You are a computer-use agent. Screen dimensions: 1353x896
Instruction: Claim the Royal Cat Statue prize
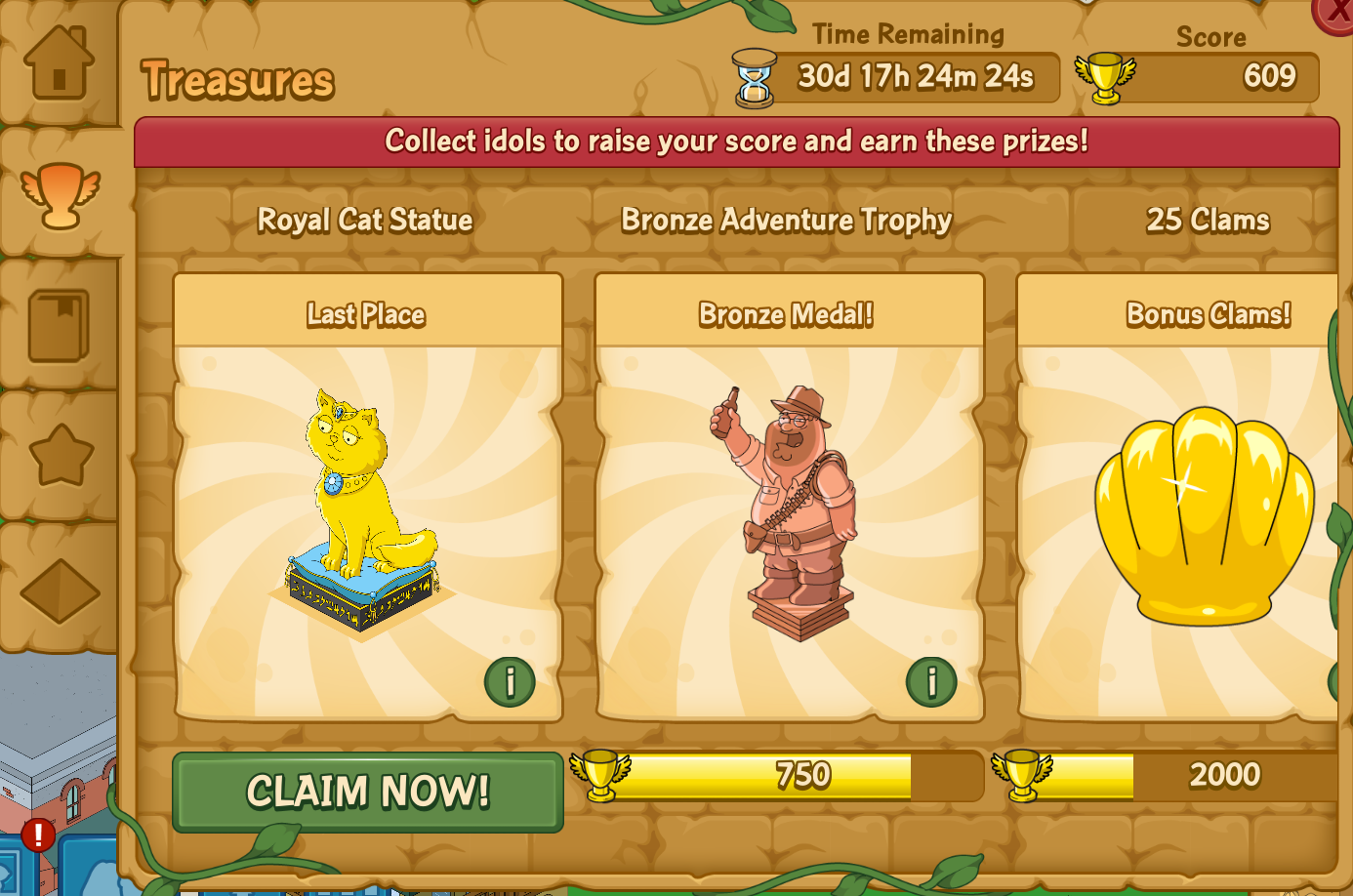coord(368,792)
